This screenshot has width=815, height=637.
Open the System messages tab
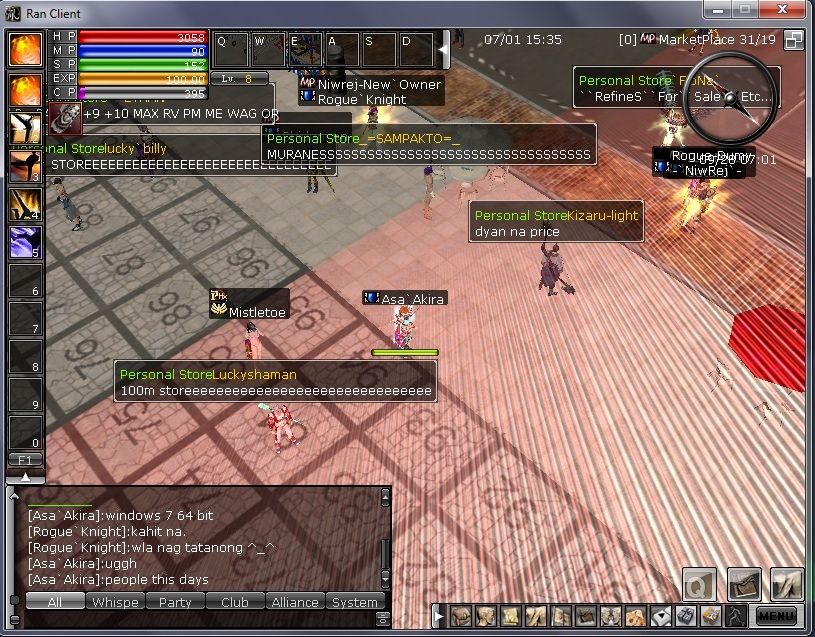(x=355, y=601)
